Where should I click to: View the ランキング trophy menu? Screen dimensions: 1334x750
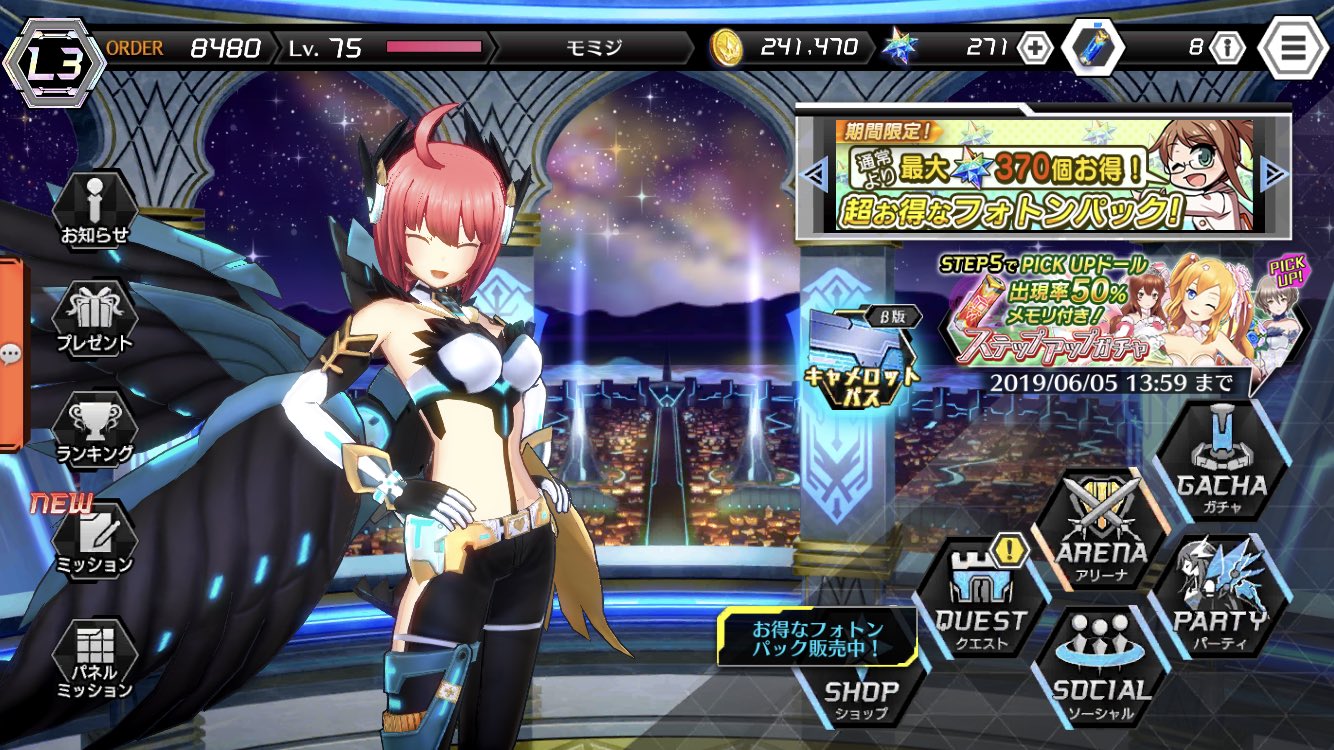click(94, 430)
